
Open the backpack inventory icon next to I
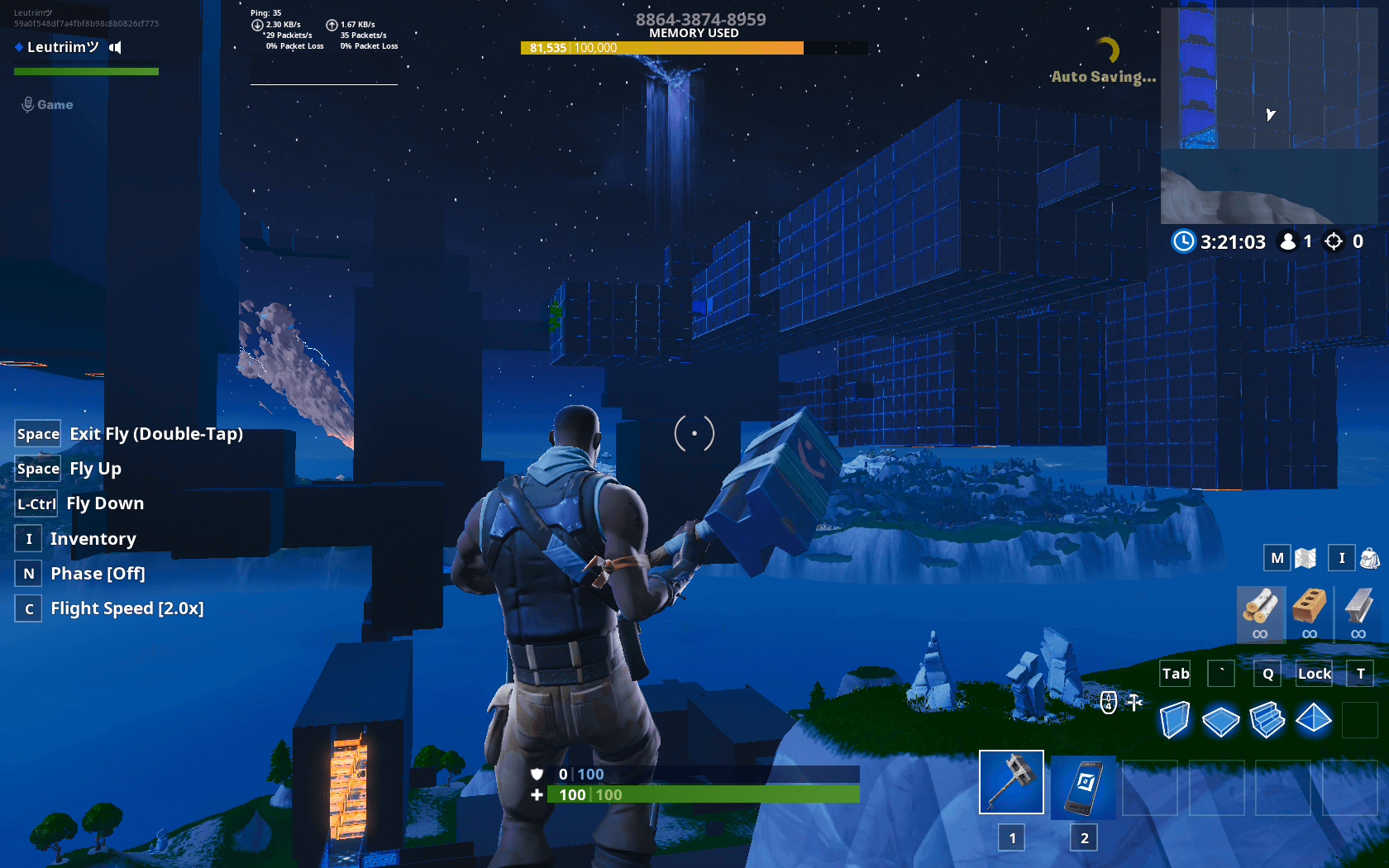point(1369,558)
